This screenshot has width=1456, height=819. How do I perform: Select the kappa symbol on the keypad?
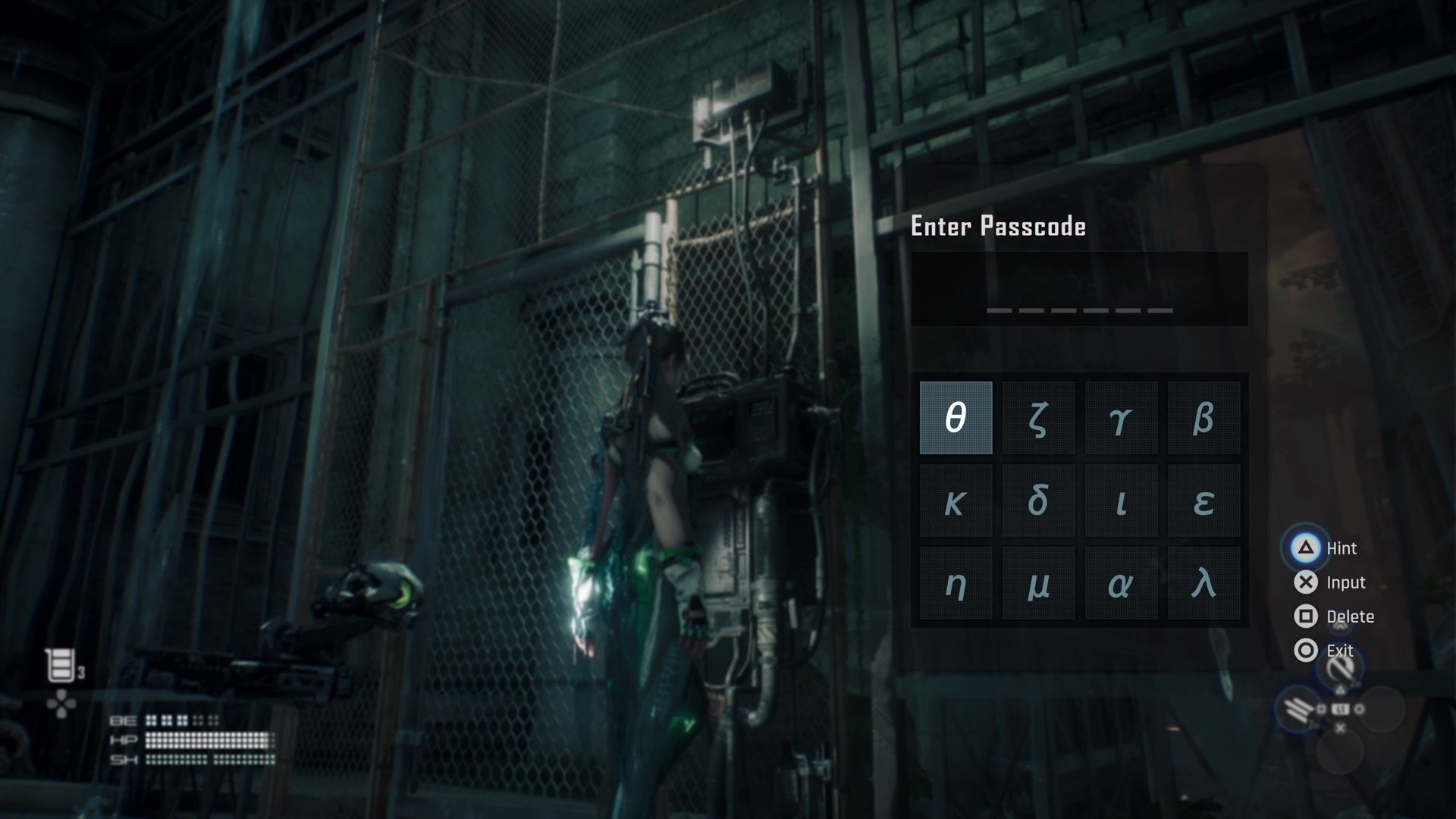(x=955, y=500)
